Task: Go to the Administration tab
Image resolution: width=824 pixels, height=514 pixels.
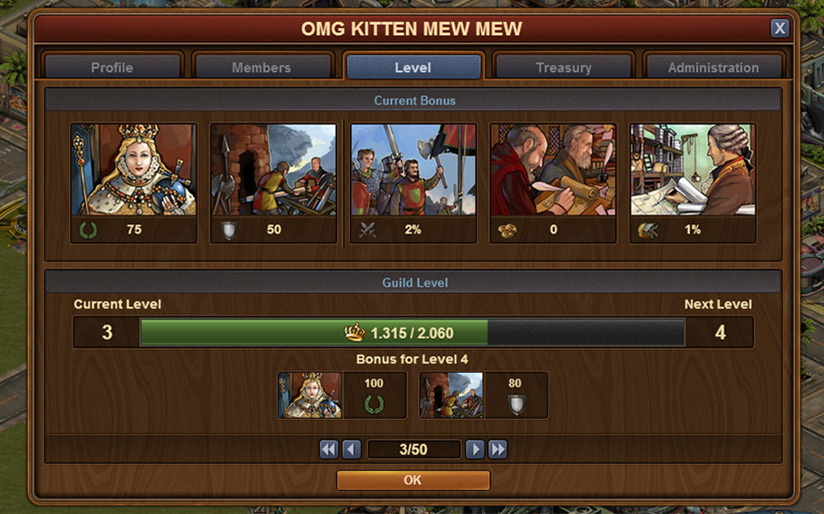Action: tap(713, 67)
